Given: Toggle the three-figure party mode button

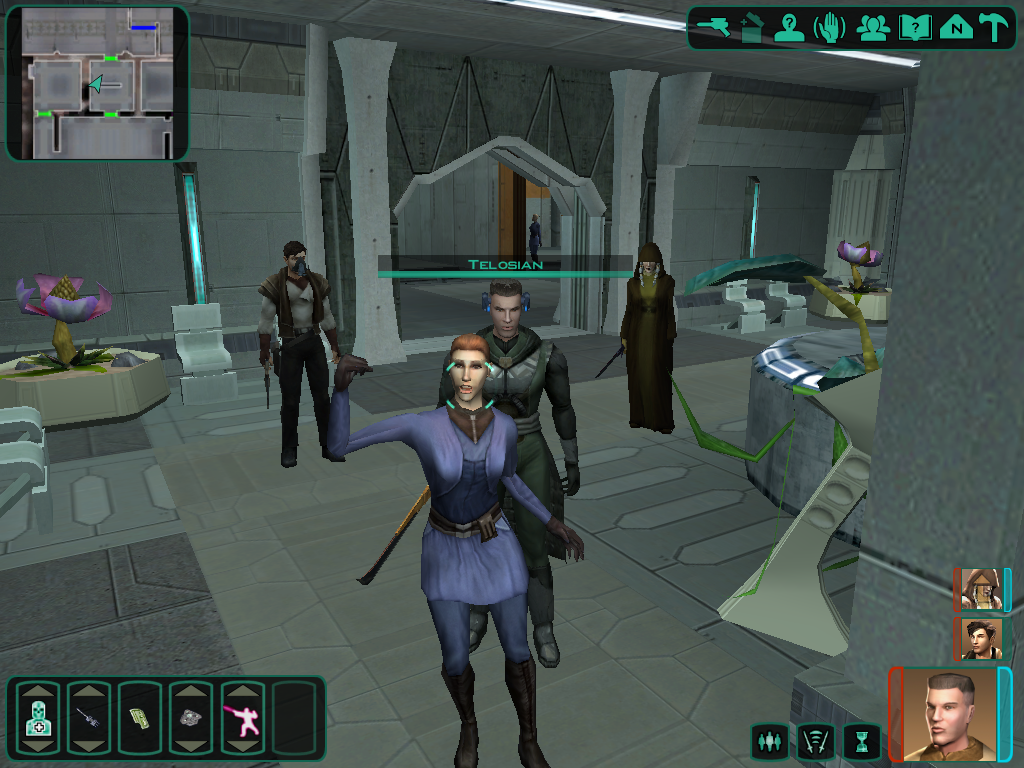Looking at the screenshot, I should coord(768,741).
